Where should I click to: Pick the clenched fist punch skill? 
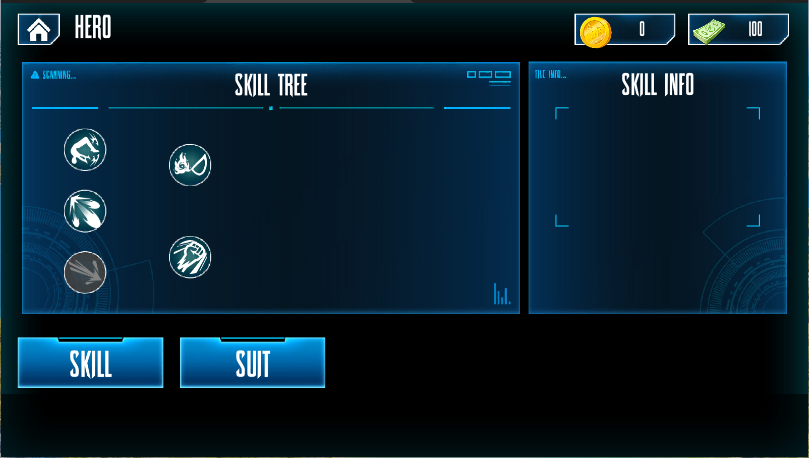pyautogui.click(x=190, y=257)
